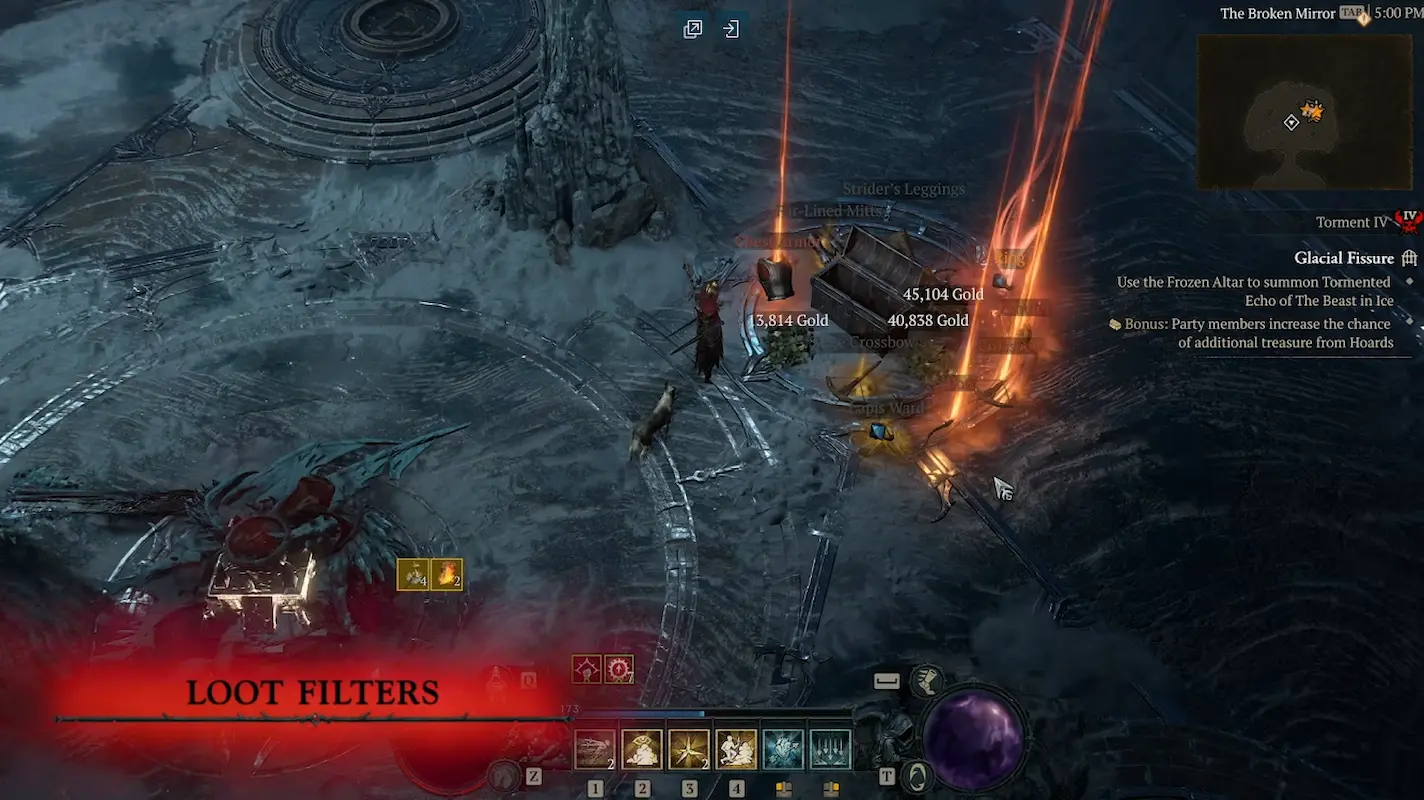Open the minimap in the top-right corner

(x=1303, y=110)
